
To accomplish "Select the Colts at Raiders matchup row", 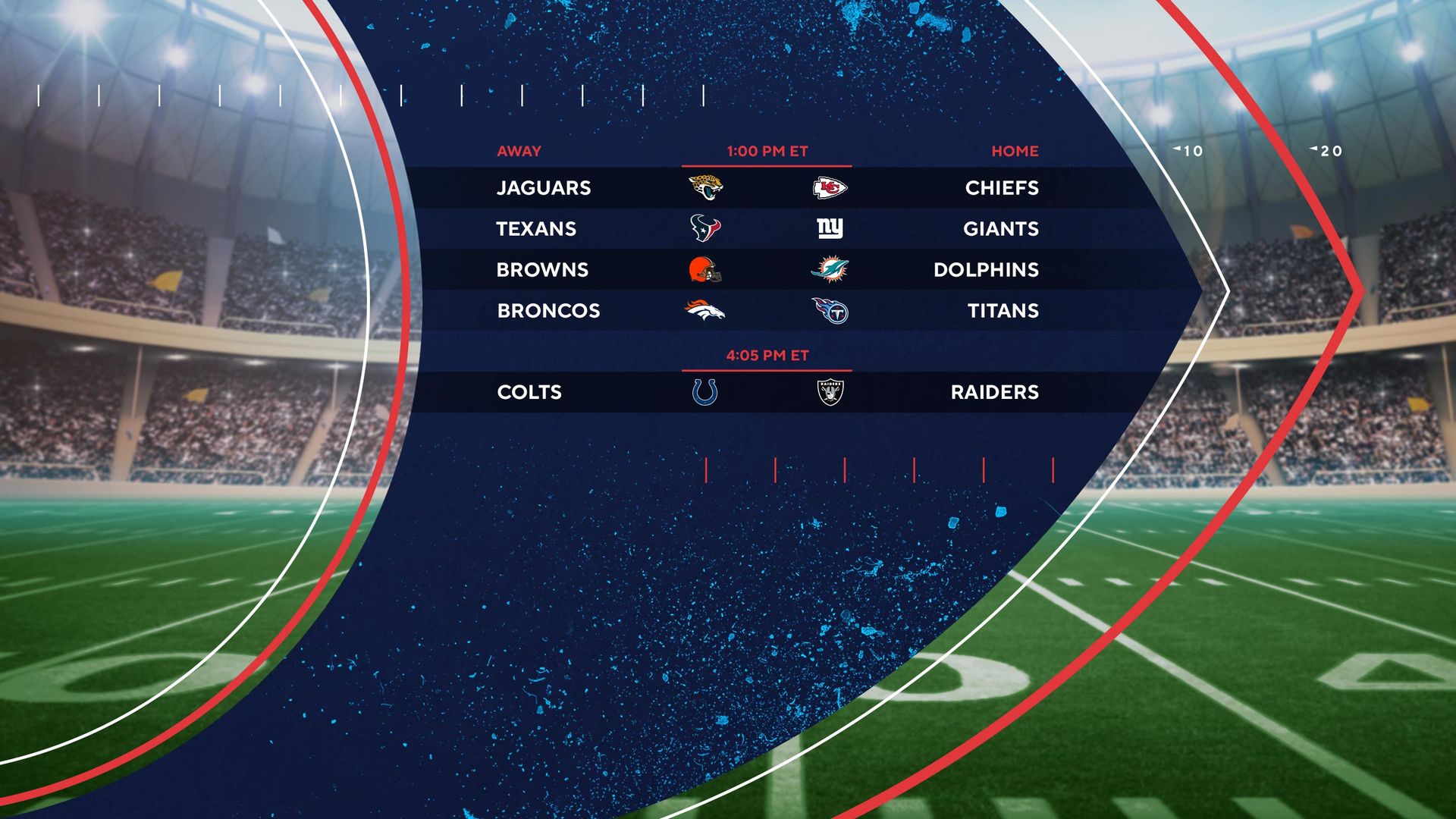I will click(x=767, y=392).
